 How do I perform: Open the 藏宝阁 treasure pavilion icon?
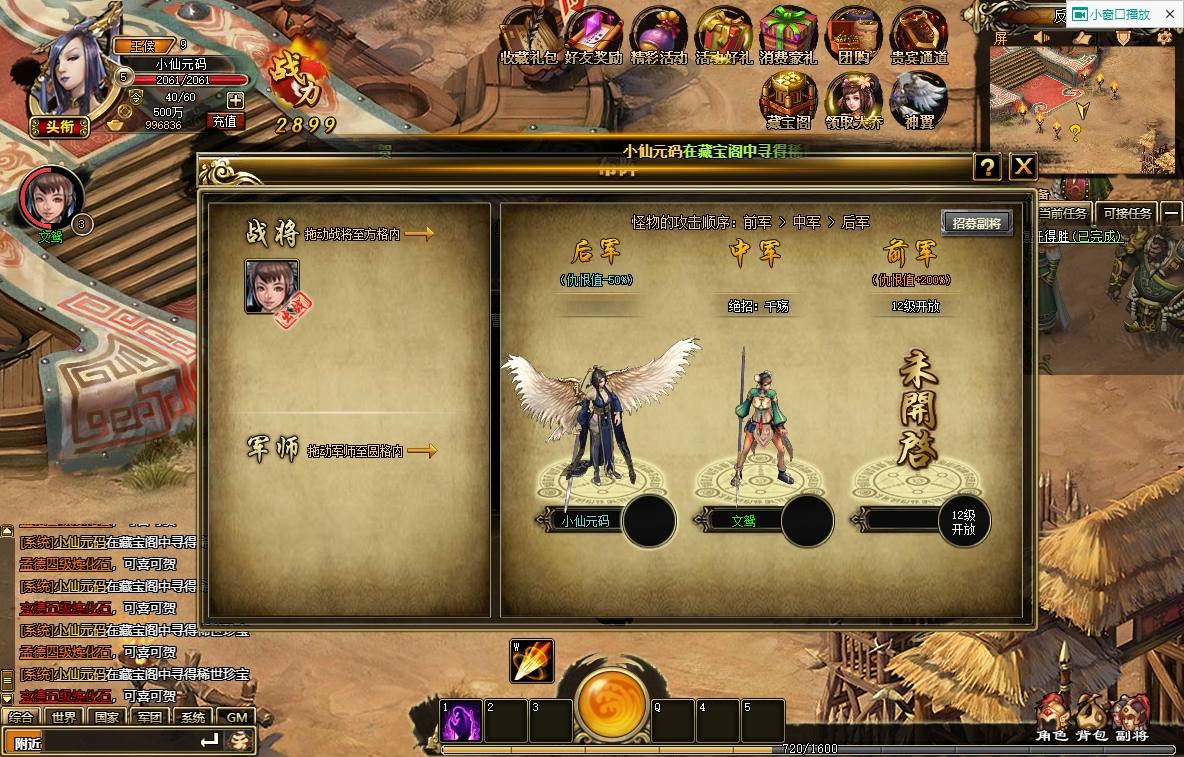click(x=788, y=100)
